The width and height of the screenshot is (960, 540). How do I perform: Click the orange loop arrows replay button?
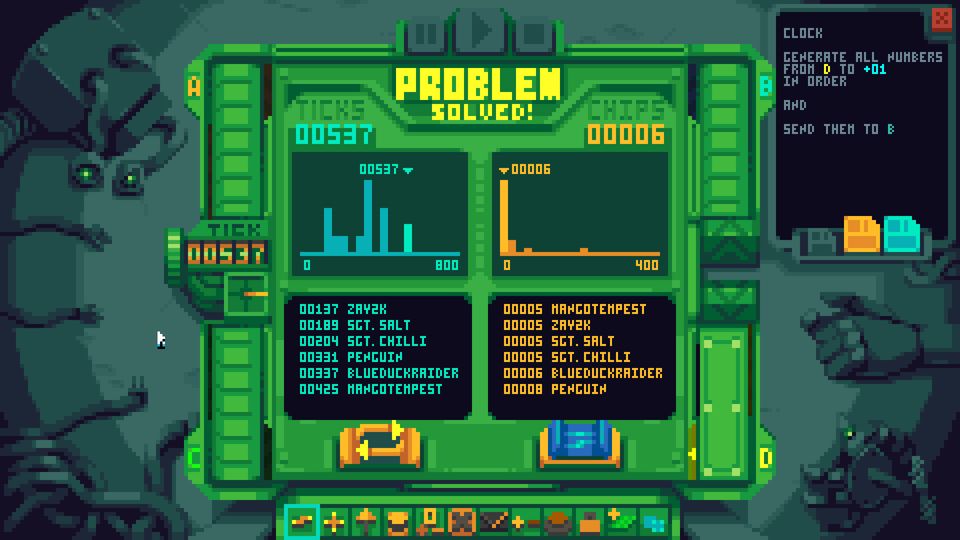376,443
